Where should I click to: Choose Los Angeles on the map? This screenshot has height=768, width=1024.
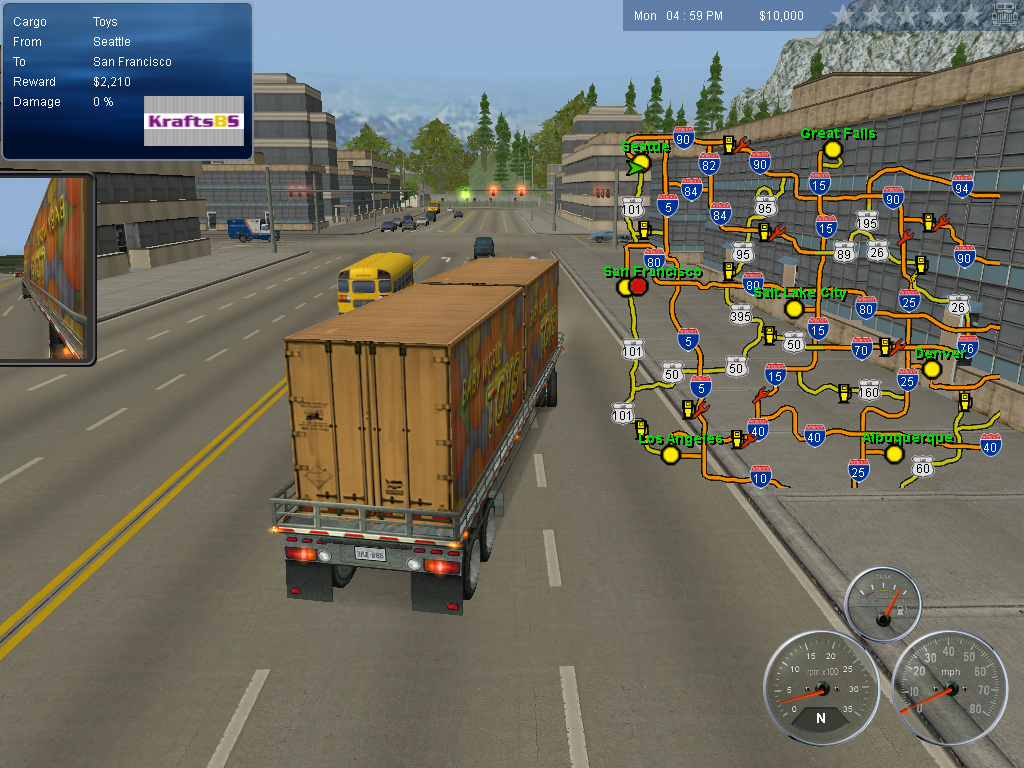(x=670, y=454)
